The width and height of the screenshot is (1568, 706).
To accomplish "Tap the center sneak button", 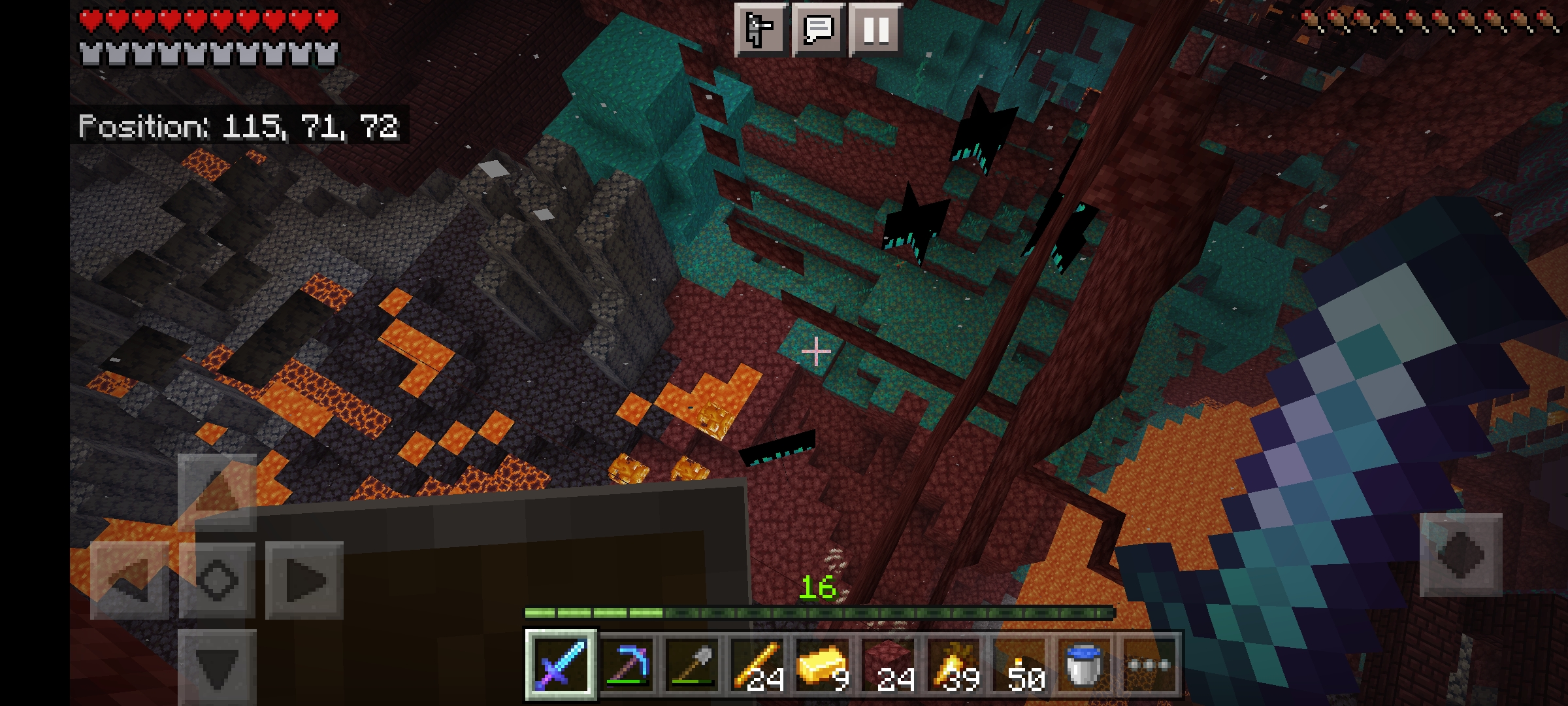I will pyautogui.click(x=217, y=580).
